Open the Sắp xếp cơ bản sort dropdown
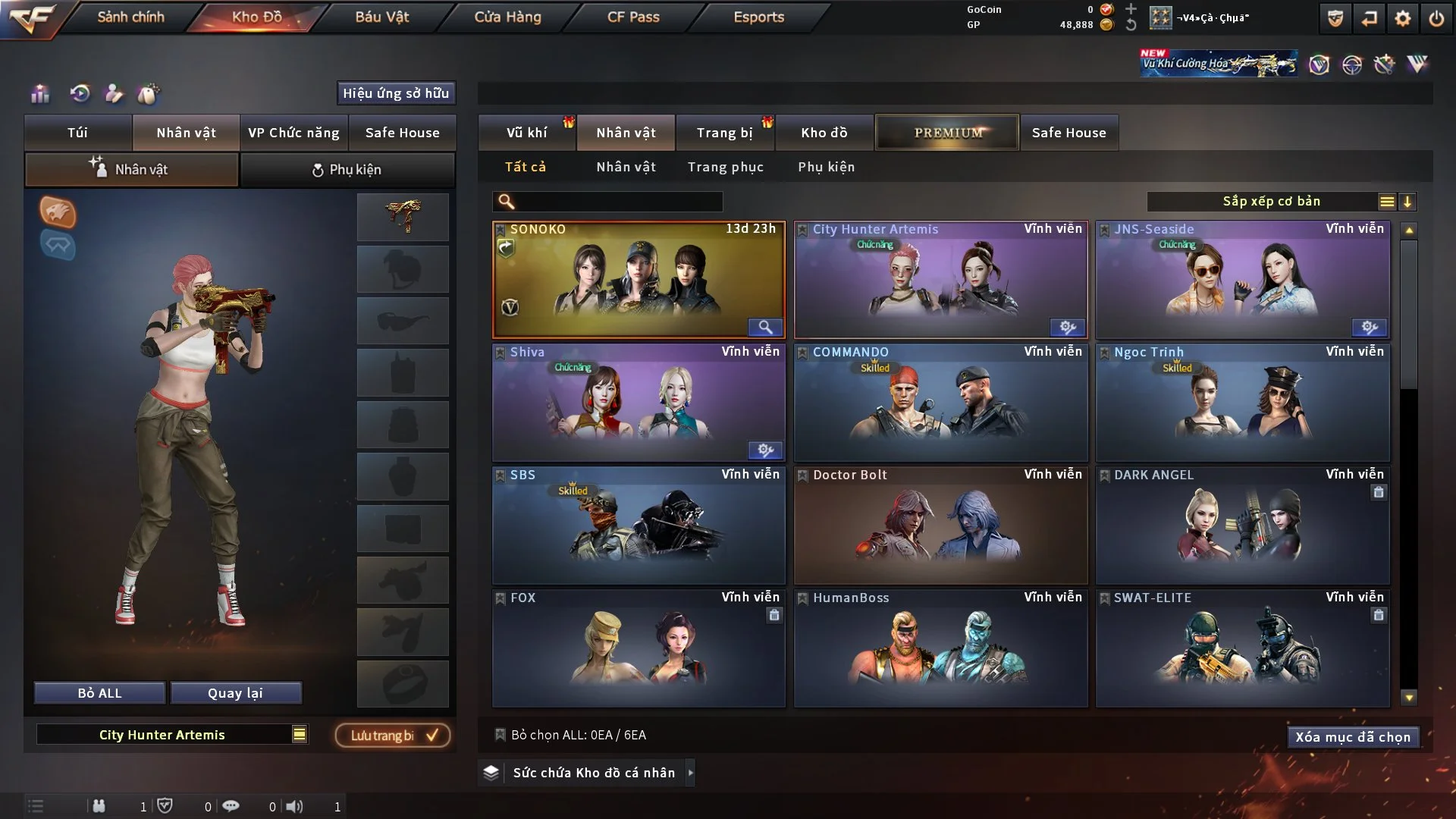Image resolution: width=1456 pixels, height=819 pixels. [x=1271, y=202]
